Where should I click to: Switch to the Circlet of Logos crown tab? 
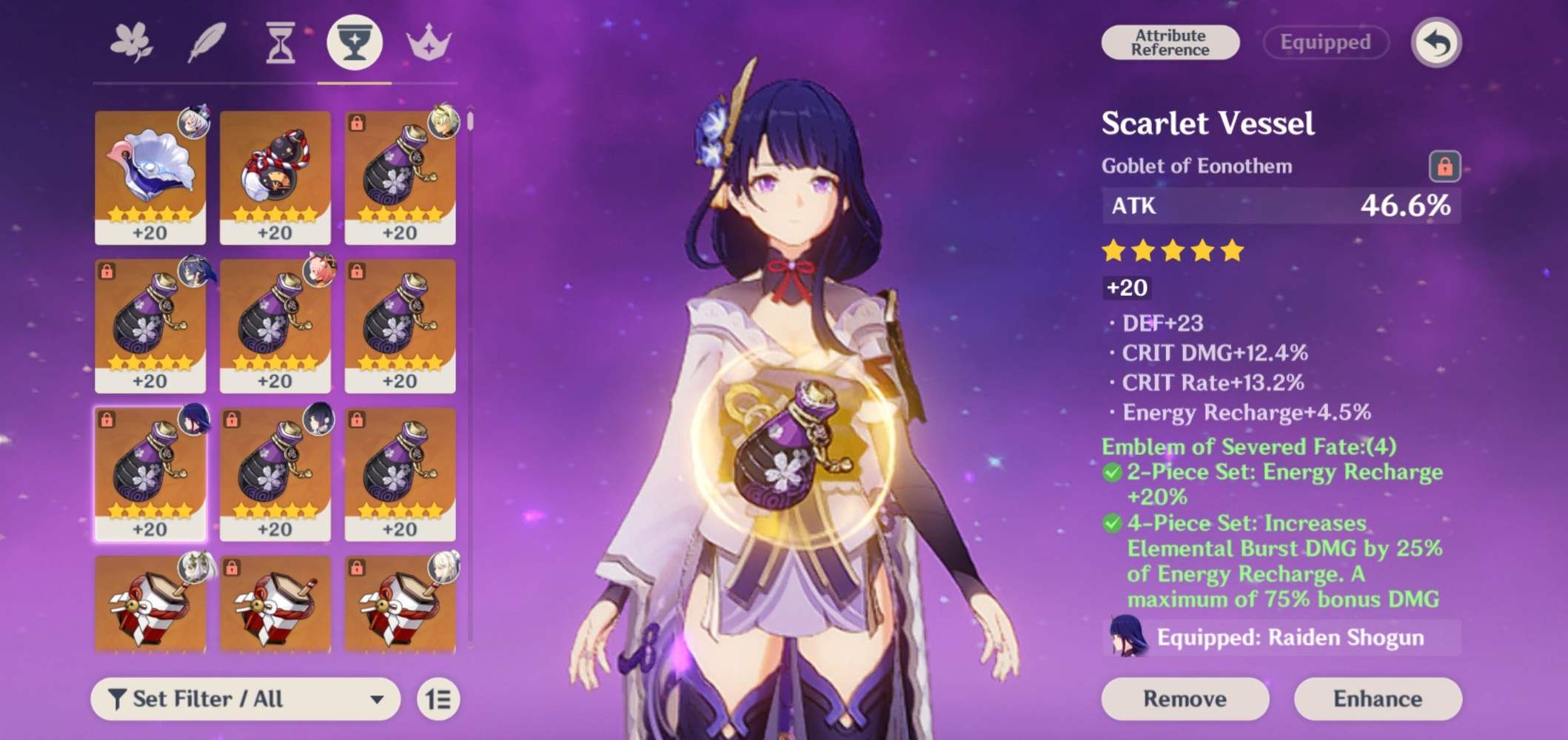coord(429,43)
